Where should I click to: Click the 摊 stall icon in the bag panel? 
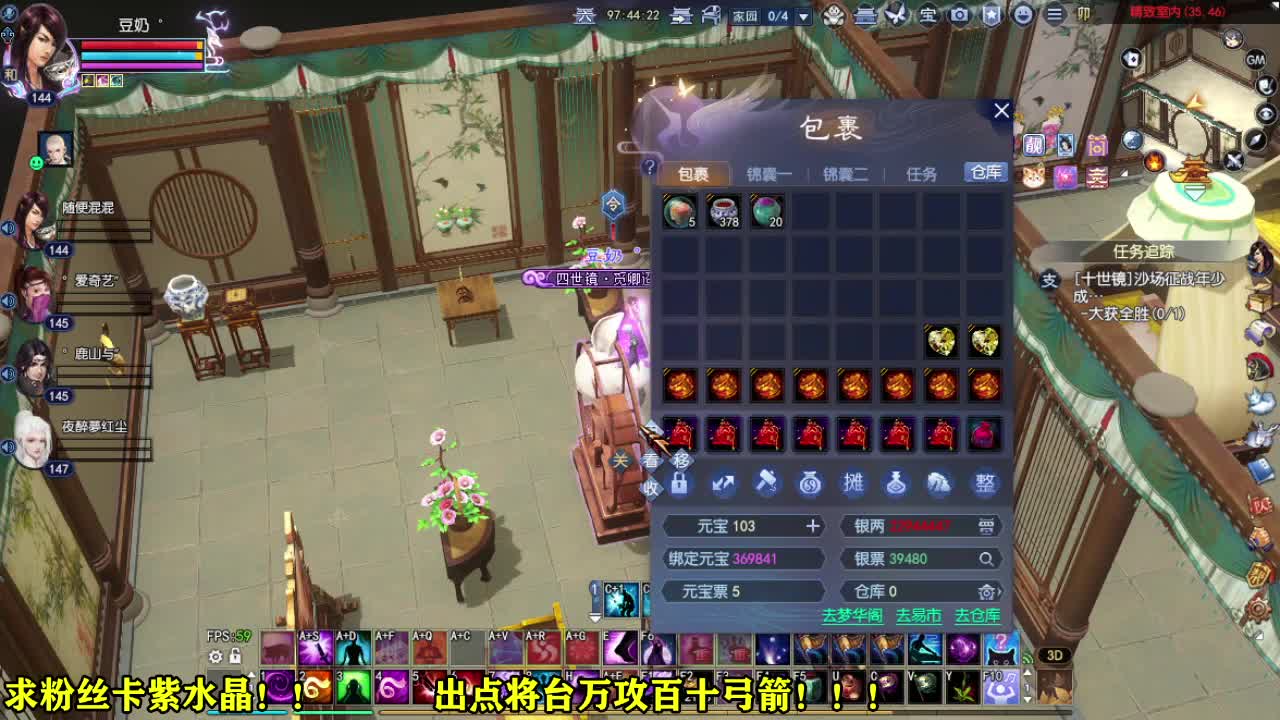(x=855, y=484)
